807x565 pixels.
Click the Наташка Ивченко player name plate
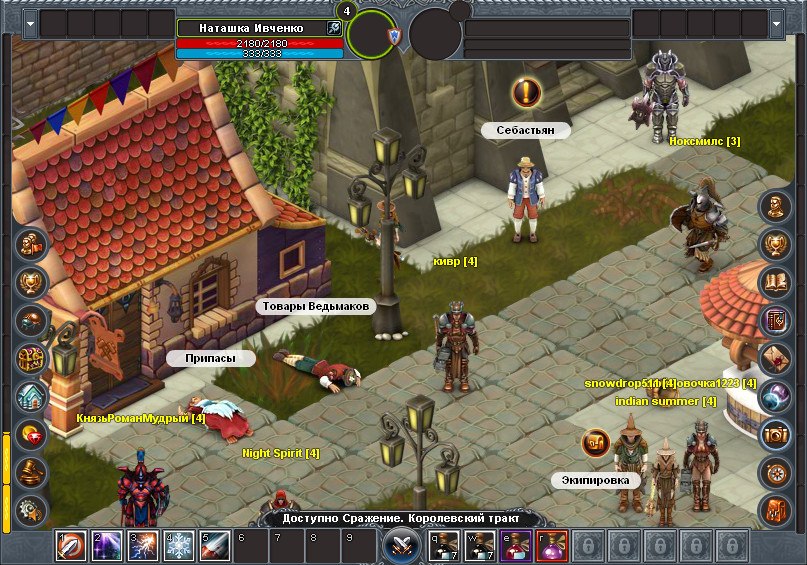click(251, 28)
